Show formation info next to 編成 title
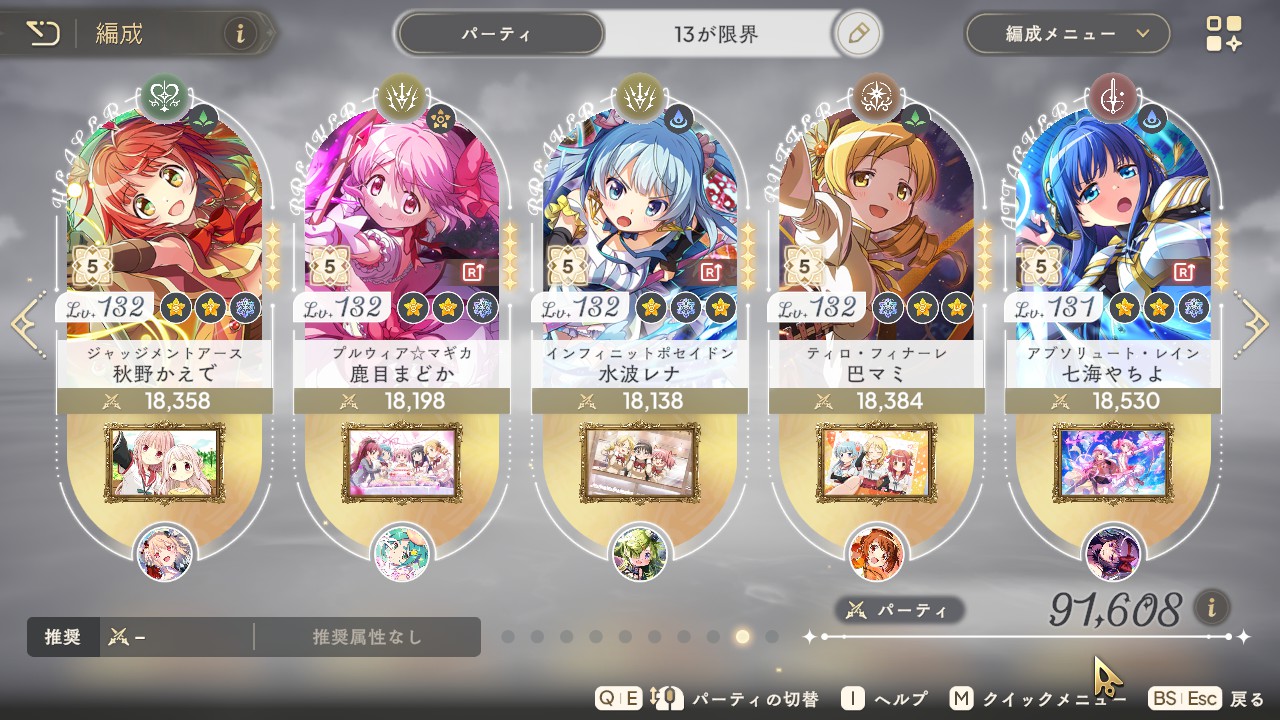Image resolution: width=1280 pixels, height=720 pixels. (240, 34)
